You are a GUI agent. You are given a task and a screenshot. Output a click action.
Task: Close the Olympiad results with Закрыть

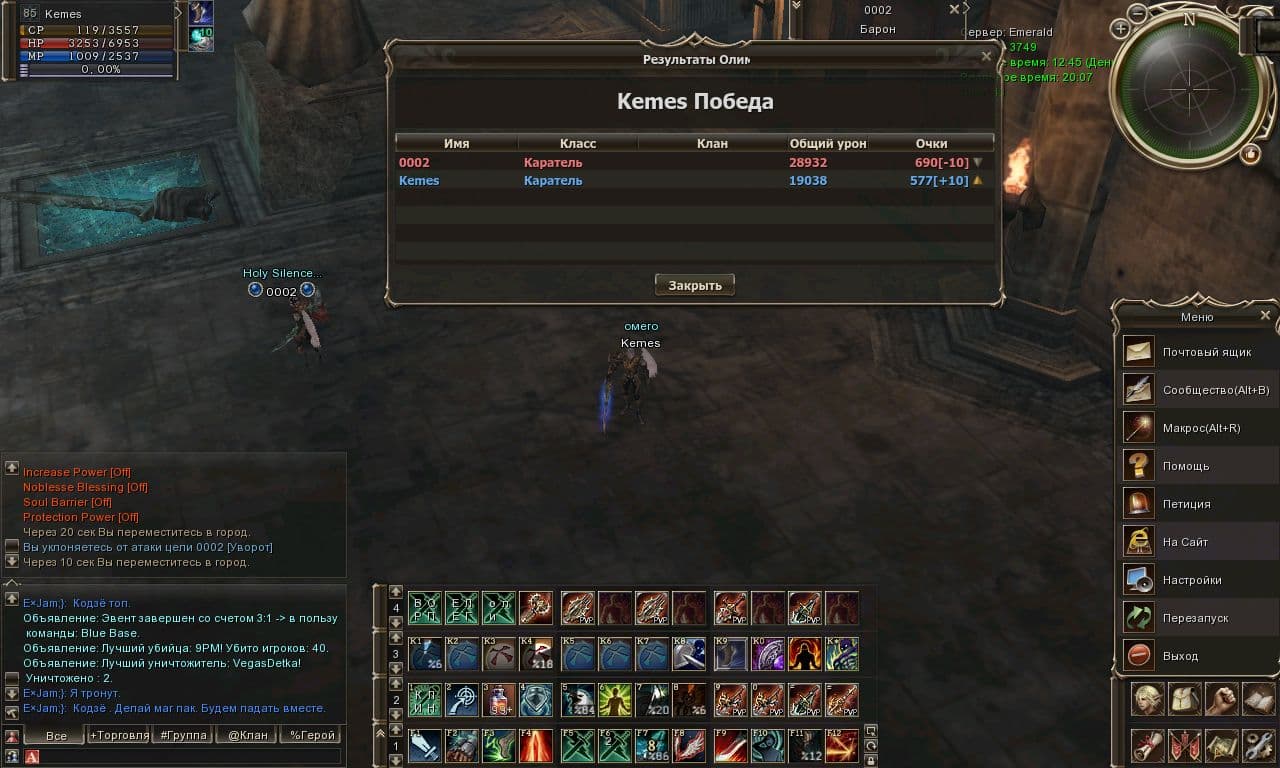(695, 285)
